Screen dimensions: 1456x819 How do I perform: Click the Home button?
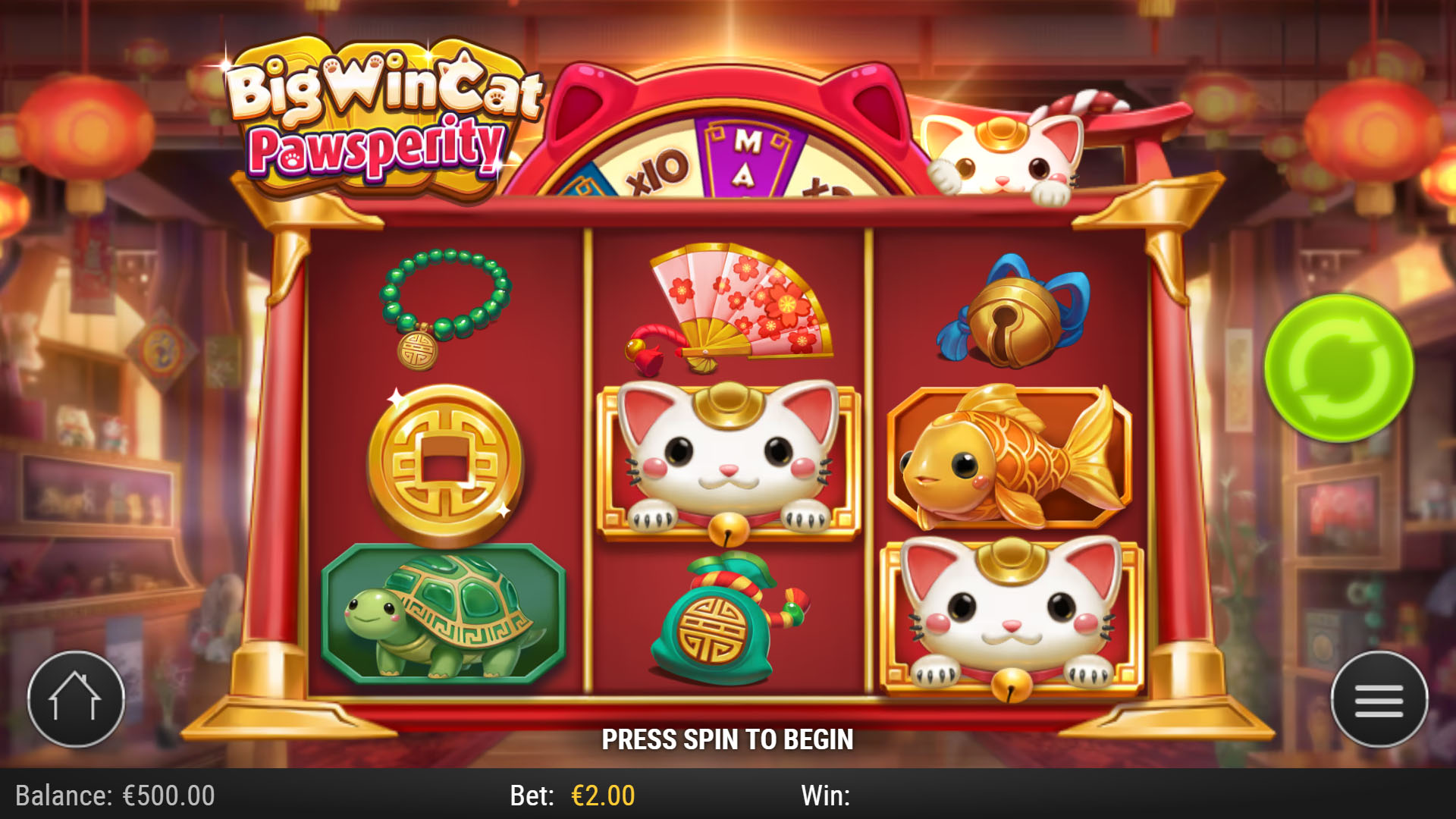point(76,699)
